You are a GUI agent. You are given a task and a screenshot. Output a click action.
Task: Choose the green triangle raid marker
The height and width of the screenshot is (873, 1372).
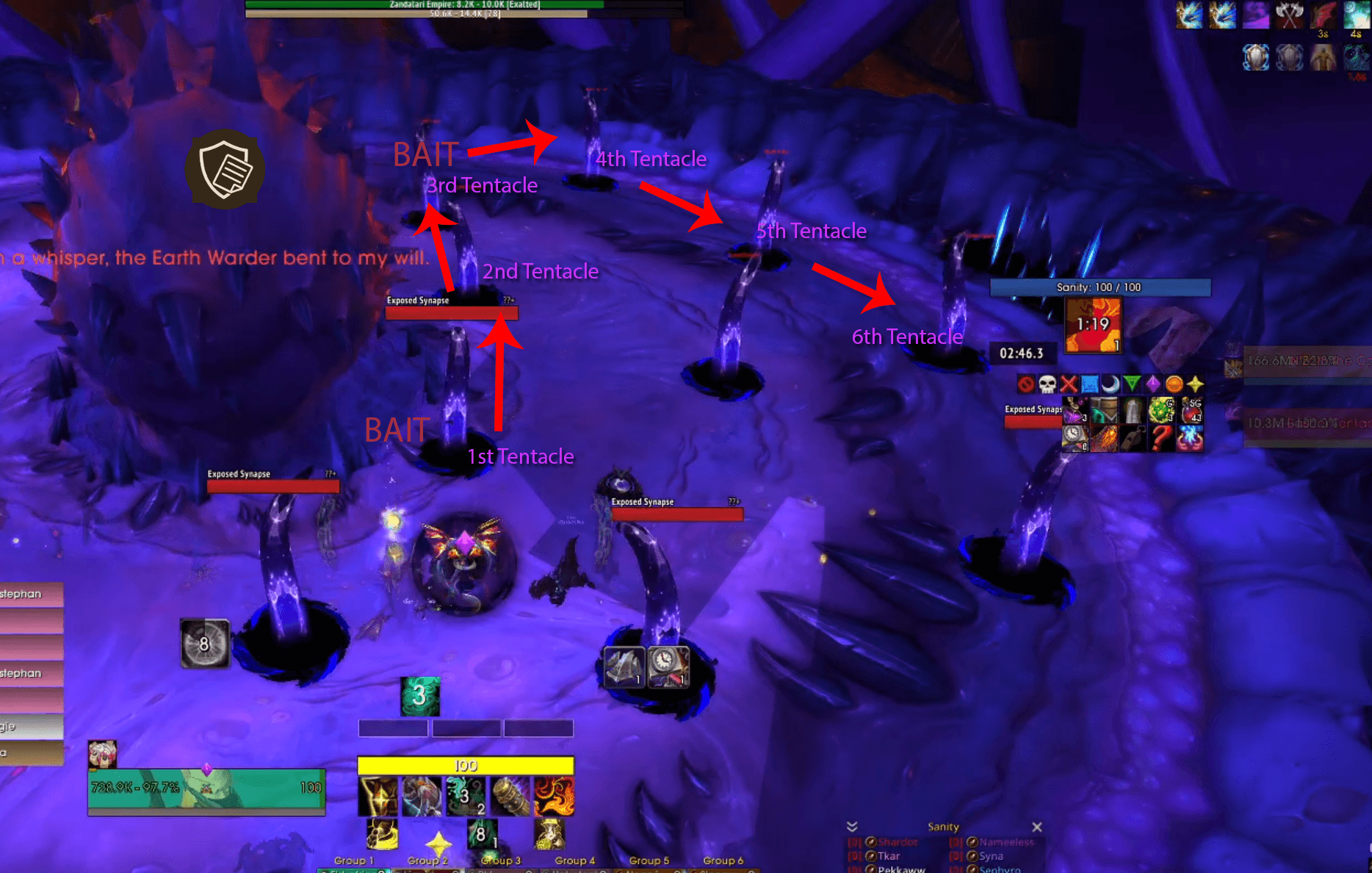pyautogui.click(x=1132, y=384)
